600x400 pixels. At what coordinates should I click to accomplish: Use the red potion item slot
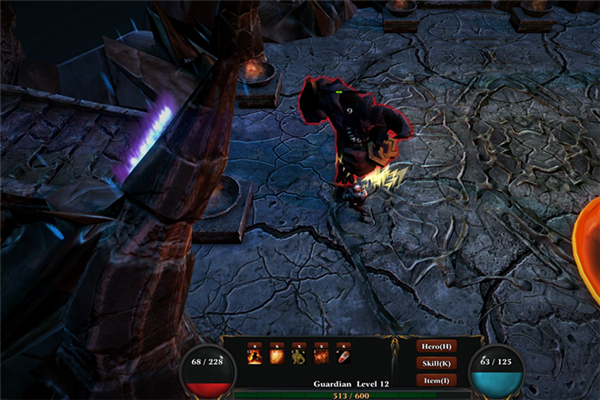344,357
